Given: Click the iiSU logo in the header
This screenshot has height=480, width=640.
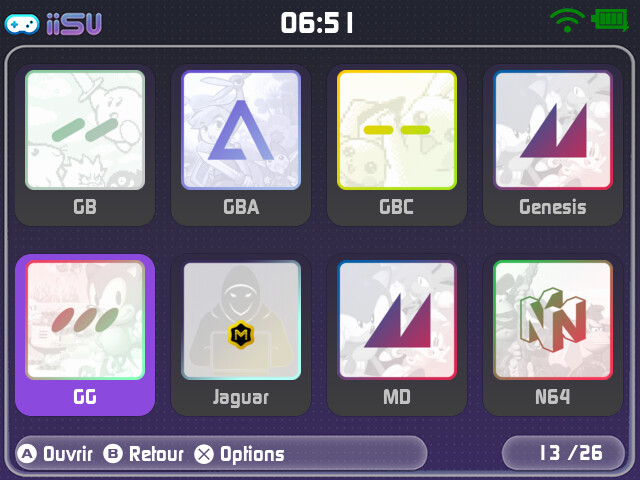Looking at the screenshot, I should click(x=56, y=23).
